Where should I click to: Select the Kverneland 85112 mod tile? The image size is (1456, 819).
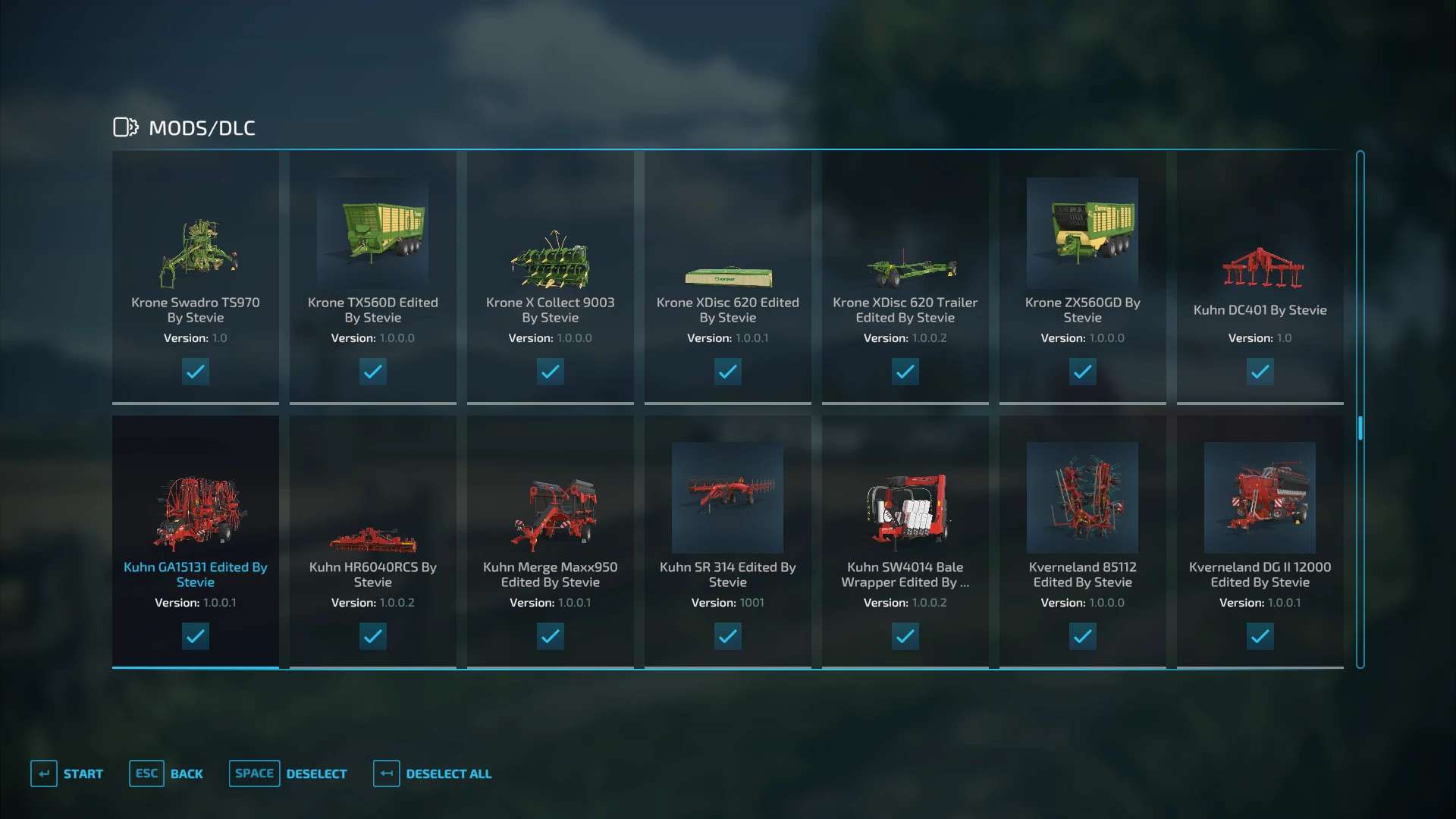pyautogui.click(x=1083, y=538)
